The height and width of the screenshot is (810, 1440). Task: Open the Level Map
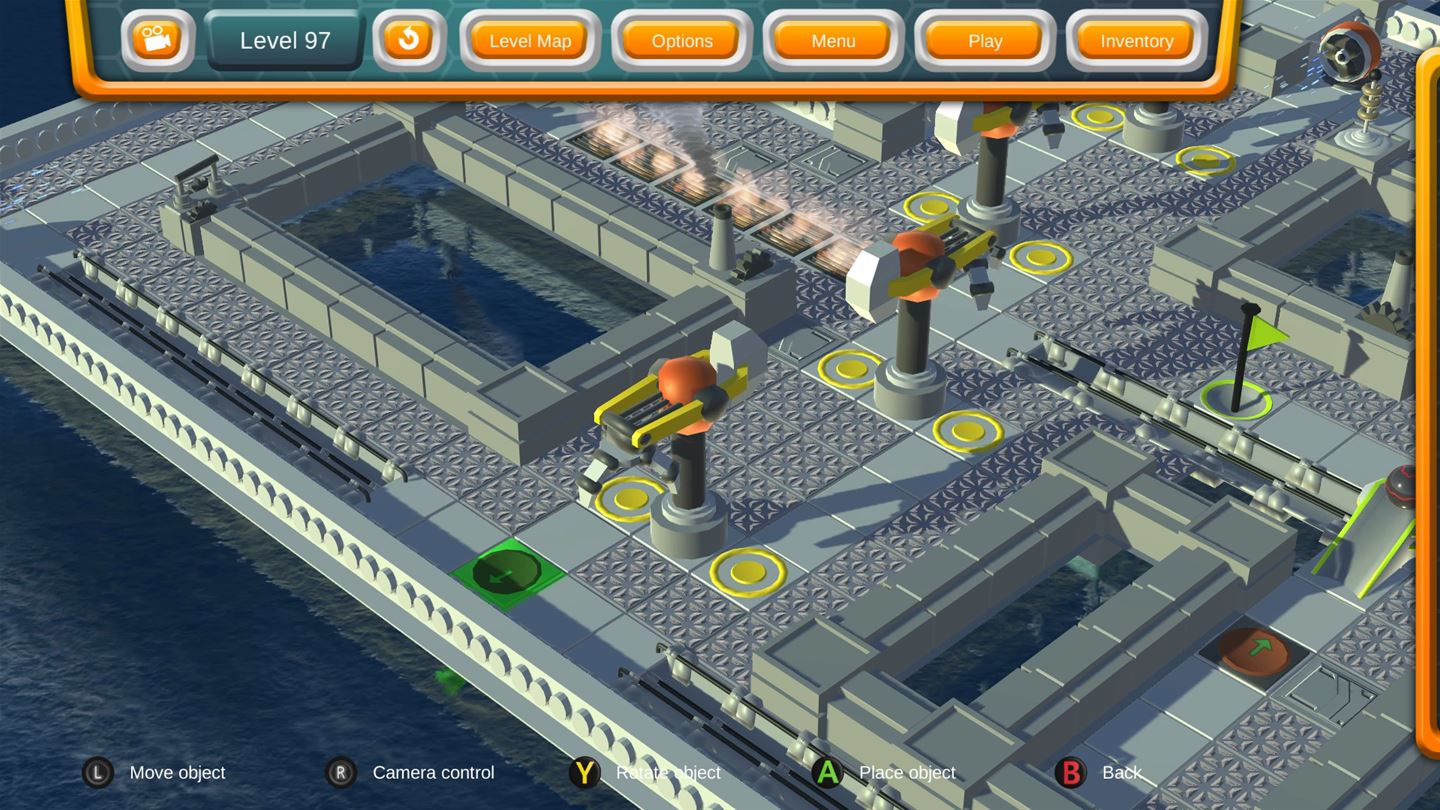pyautogui.click(x=529, y=41)
